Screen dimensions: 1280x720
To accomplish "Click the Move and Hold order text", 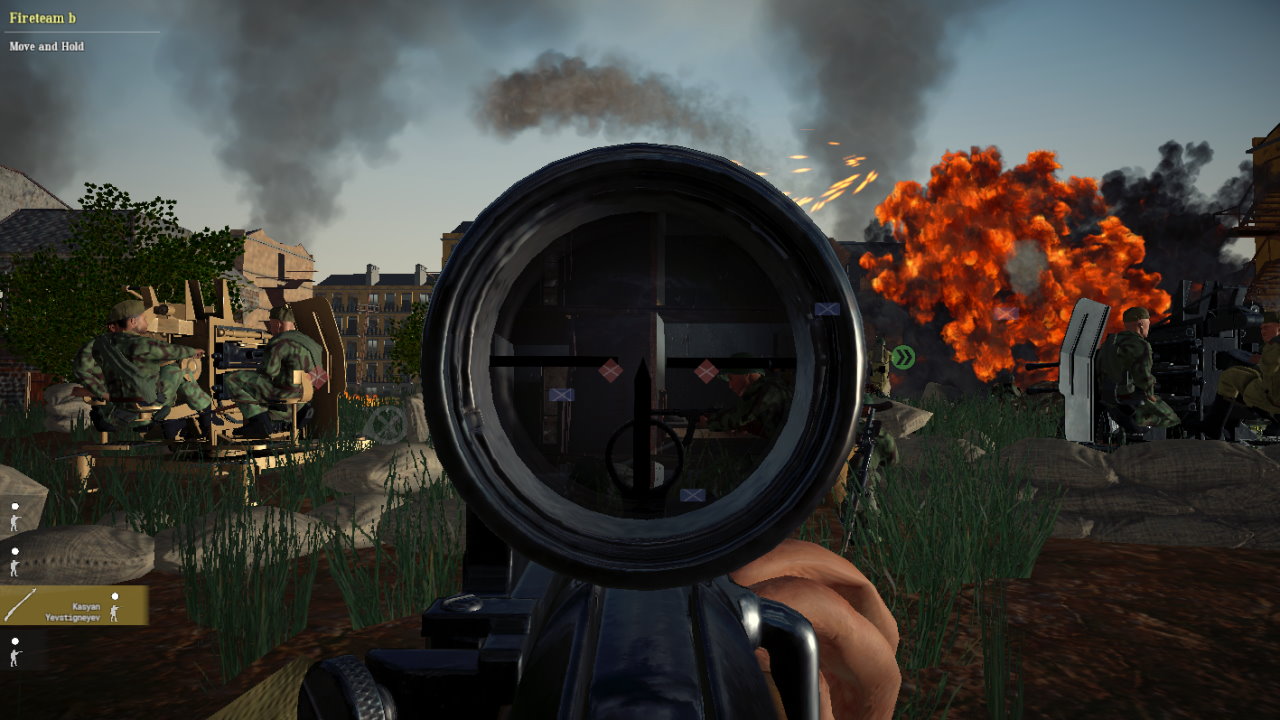I will click(x=46, y=46).
